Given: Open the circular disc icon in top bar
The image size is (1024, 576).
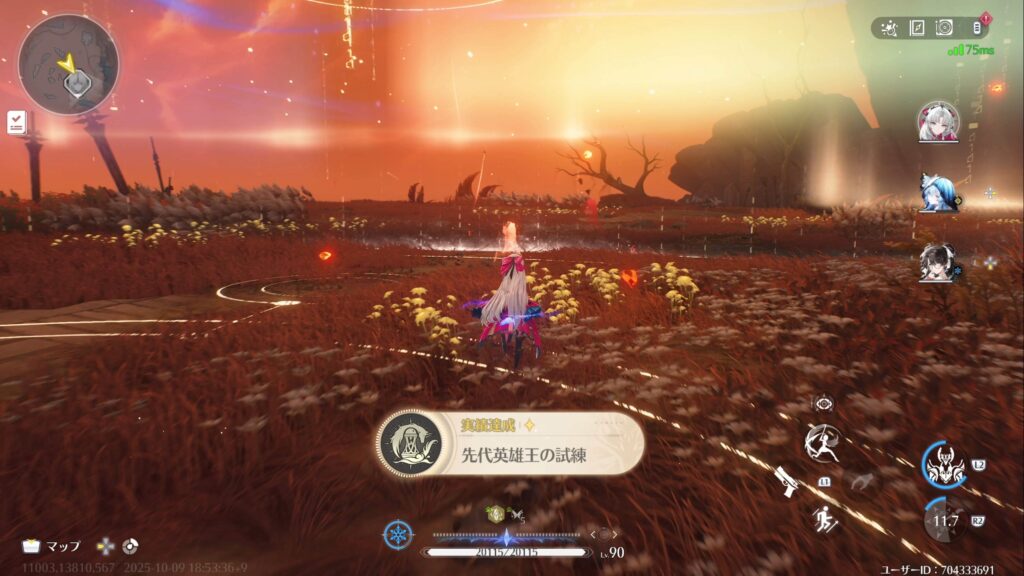Looking at the screenshot, I should [x=944, y=28].
